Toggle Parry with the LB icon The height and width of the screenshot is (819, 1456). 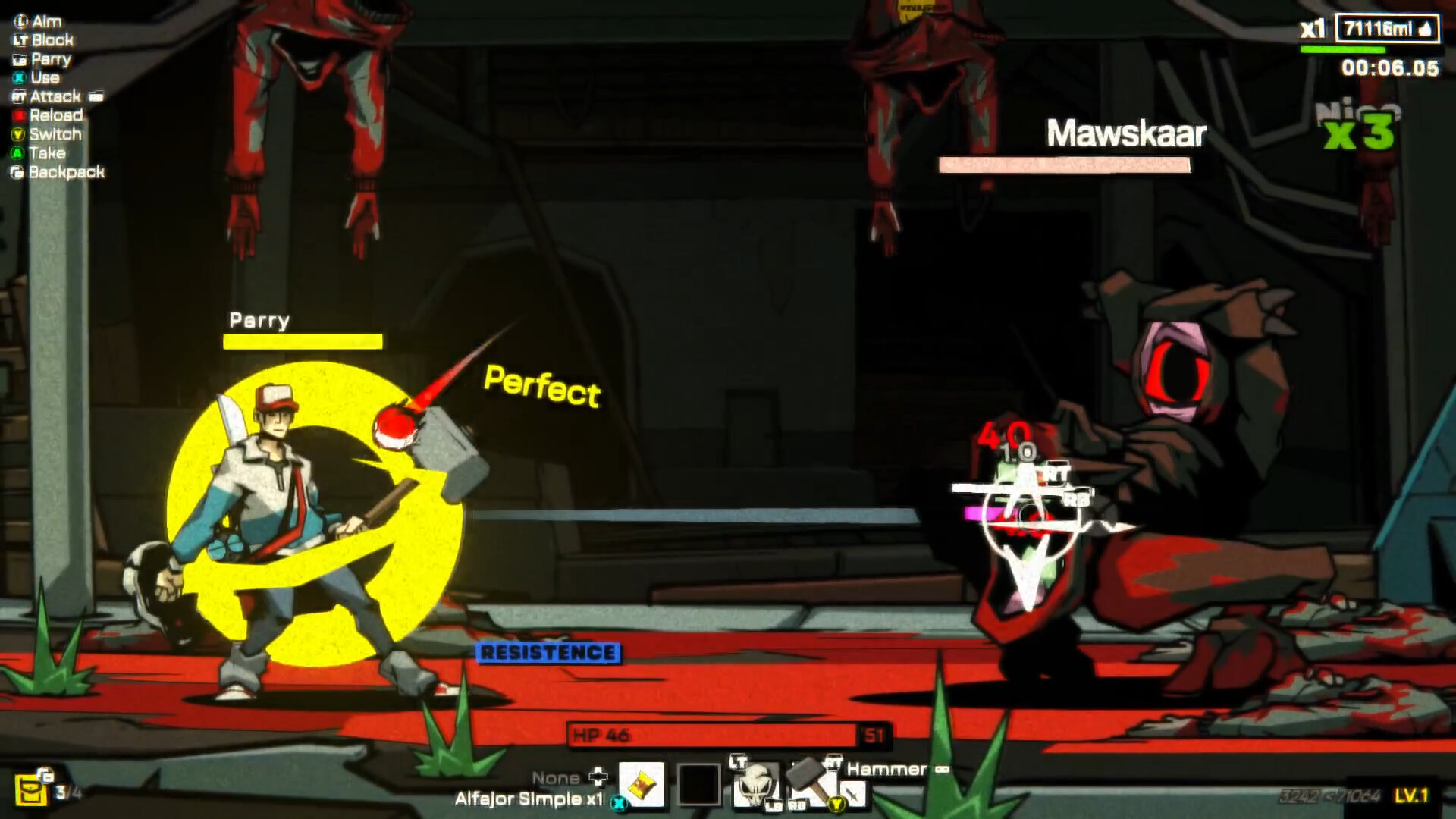(x=19, y=59)
